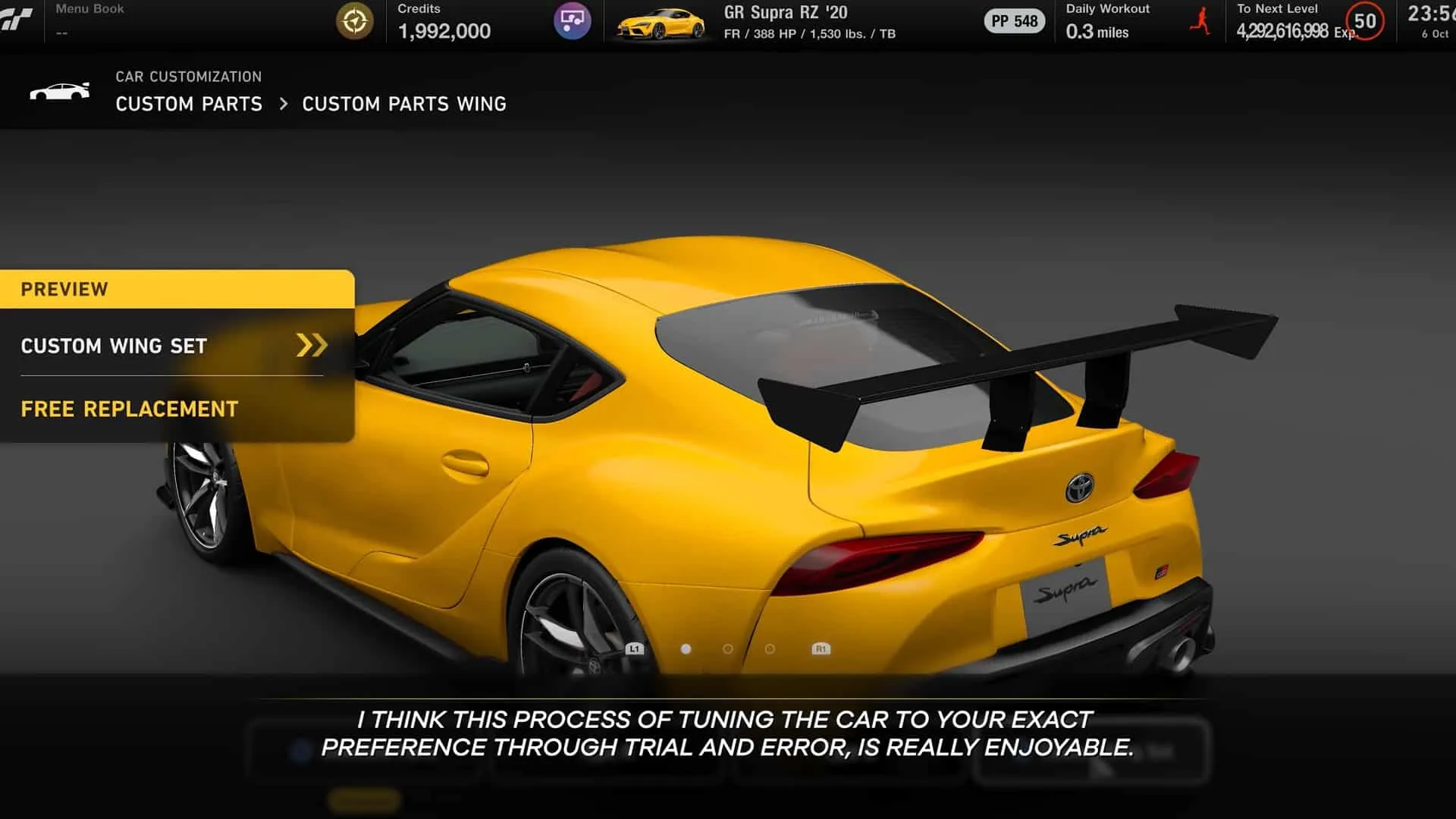Image resolution: width=1456 pixels, height=819 pixels.
Task: Select the second page indicator dot
Action: pos(730,648)
